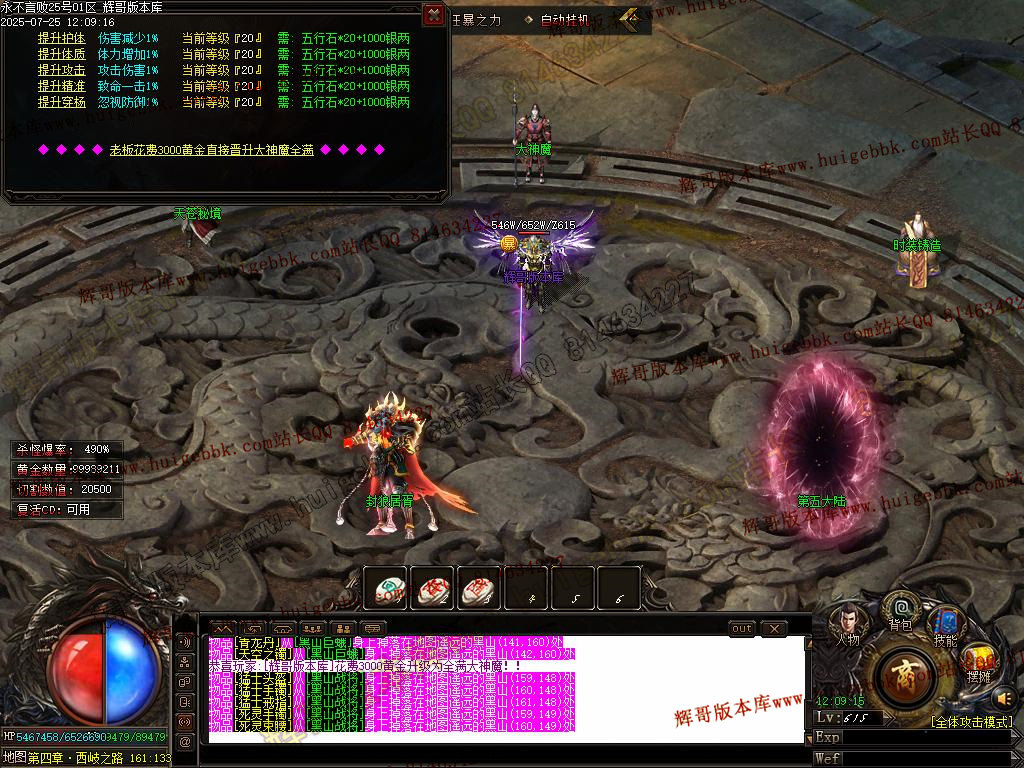
Task: Click the 3000 gold instant promotion link
Action: tap(211, 150)
